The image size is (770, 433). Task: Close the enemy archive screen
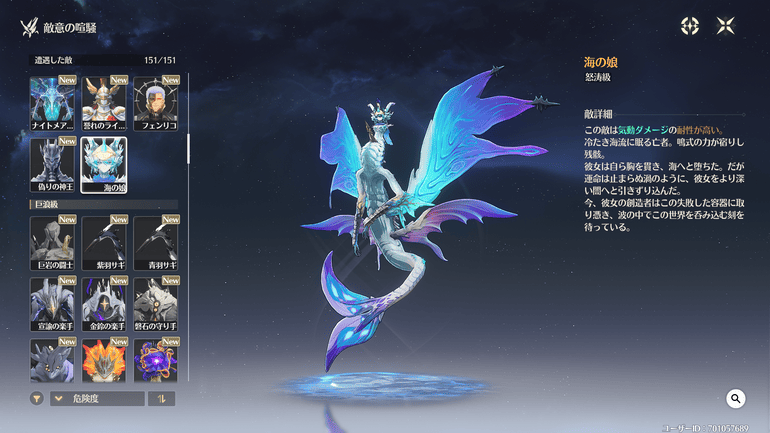coord(726,26)
